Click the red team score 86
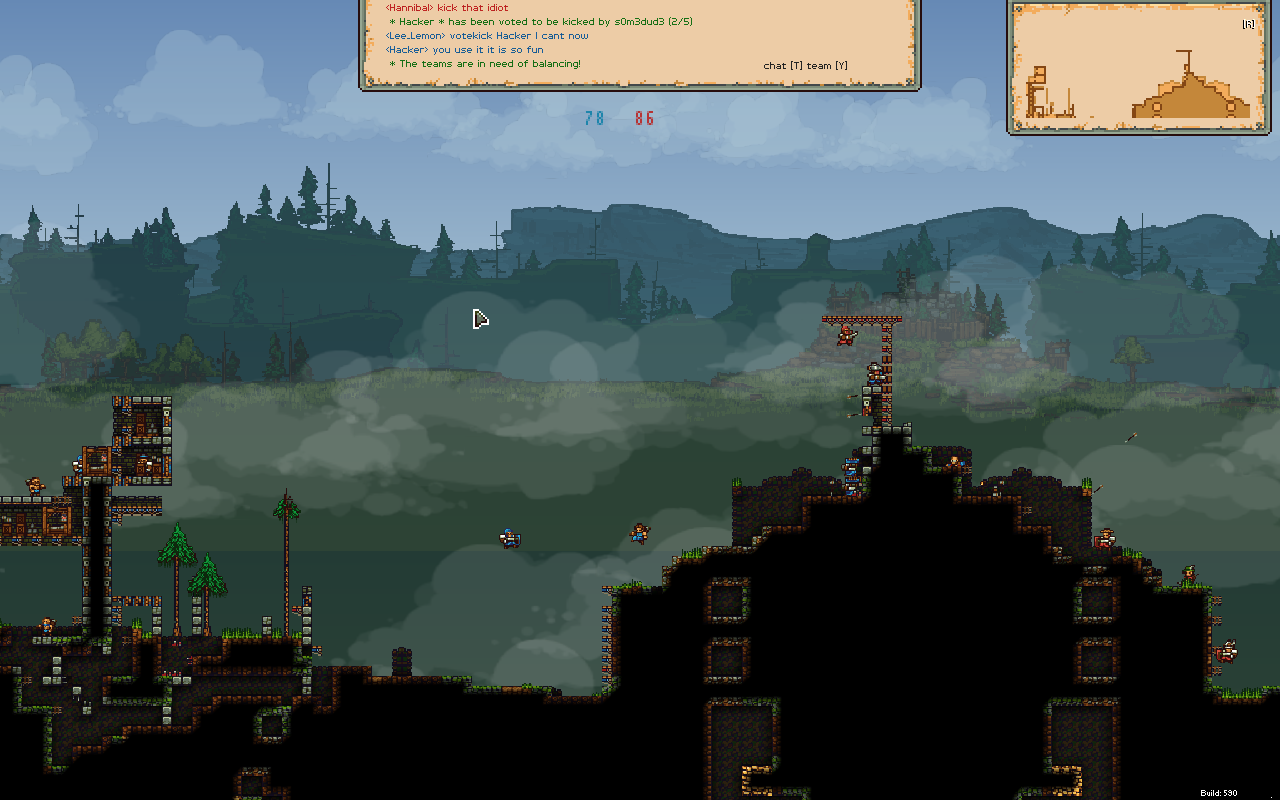Image resolution: width=1280 pixels, height=800 pixels. (x=644, y=117)
